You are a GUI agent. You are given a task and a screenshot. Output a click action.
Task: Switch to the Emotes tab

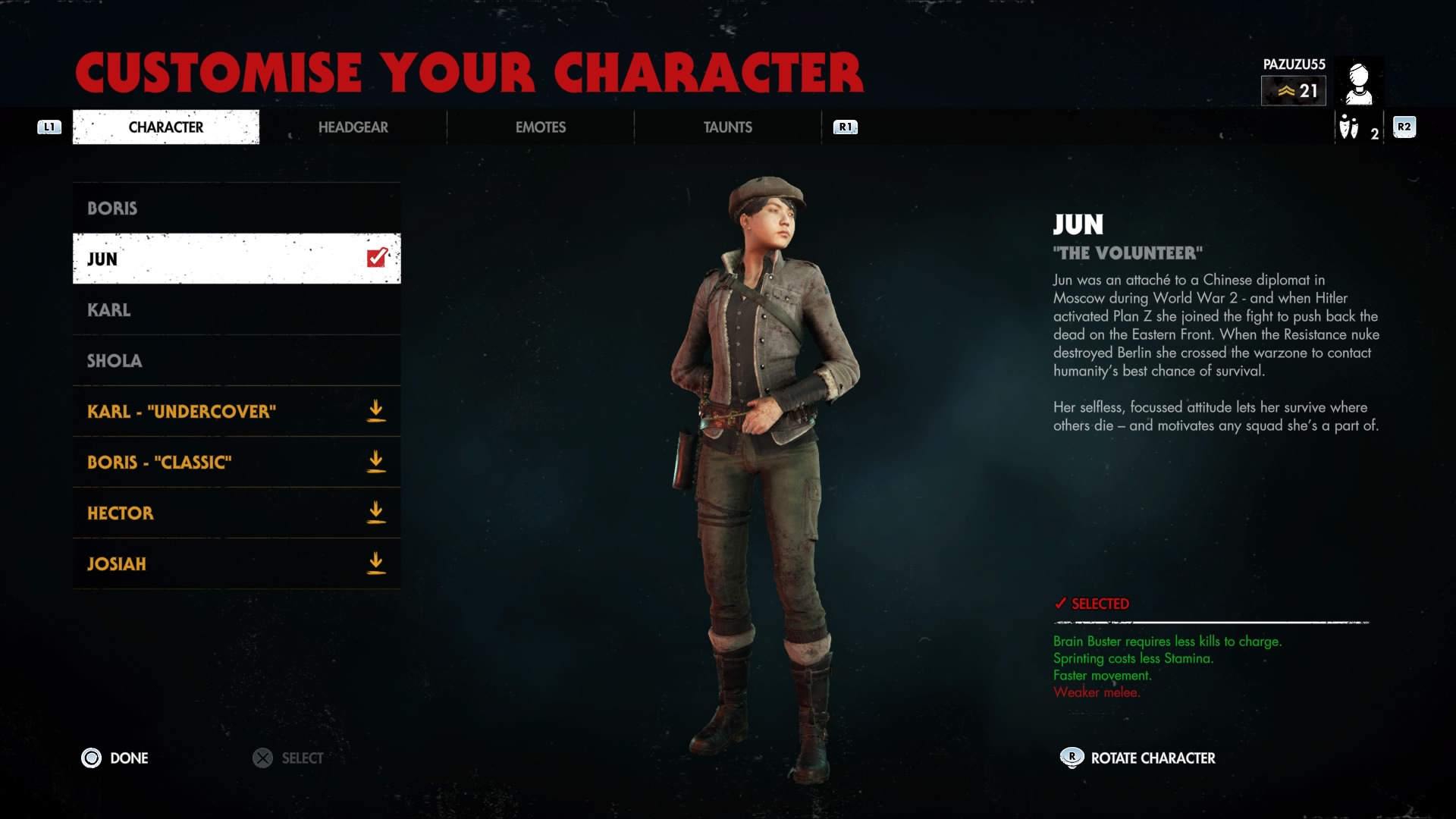click(540, 127)
